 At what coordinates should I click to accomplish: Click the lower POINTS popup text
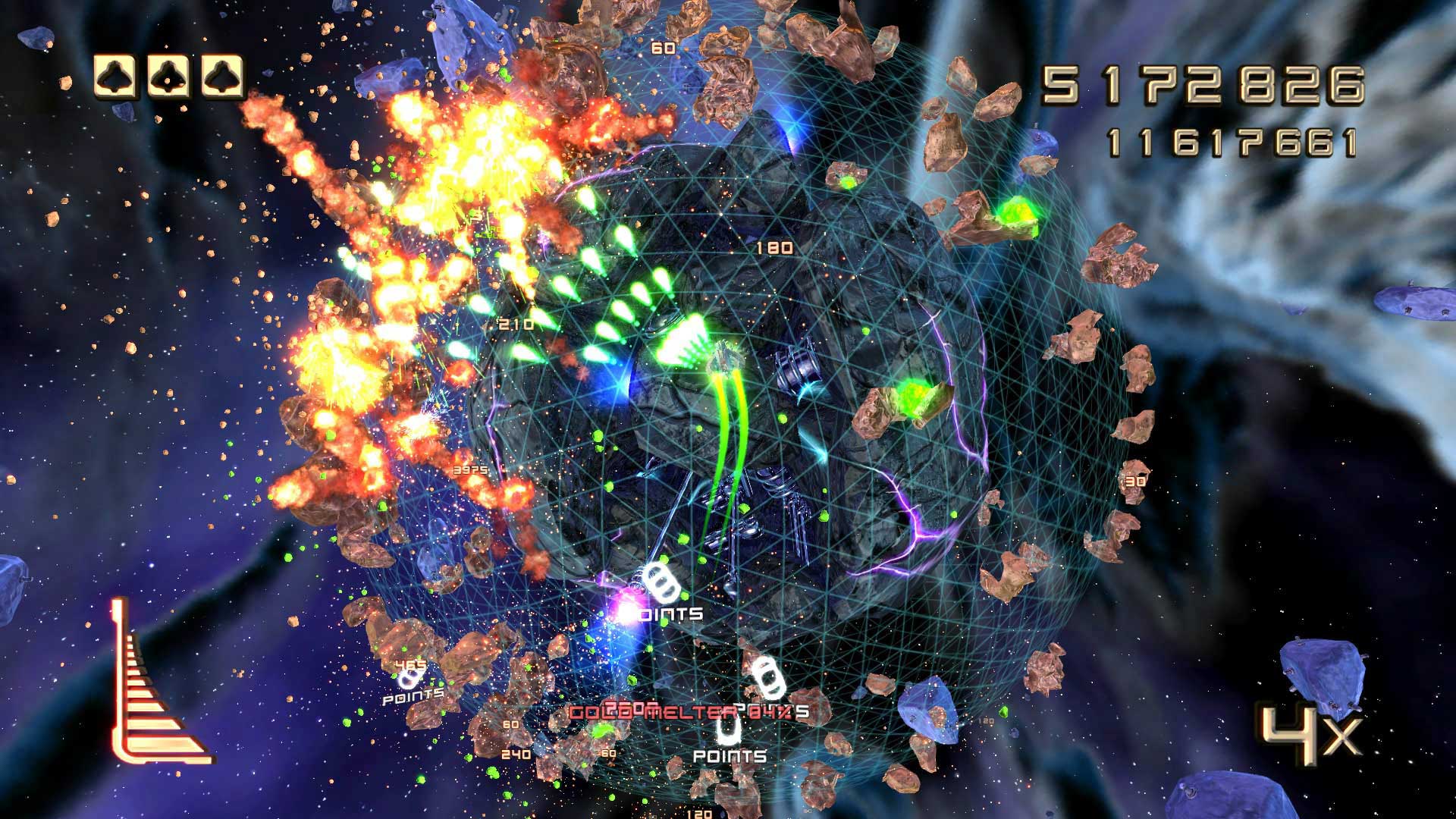pyautogui.click(x=730, y=756)
